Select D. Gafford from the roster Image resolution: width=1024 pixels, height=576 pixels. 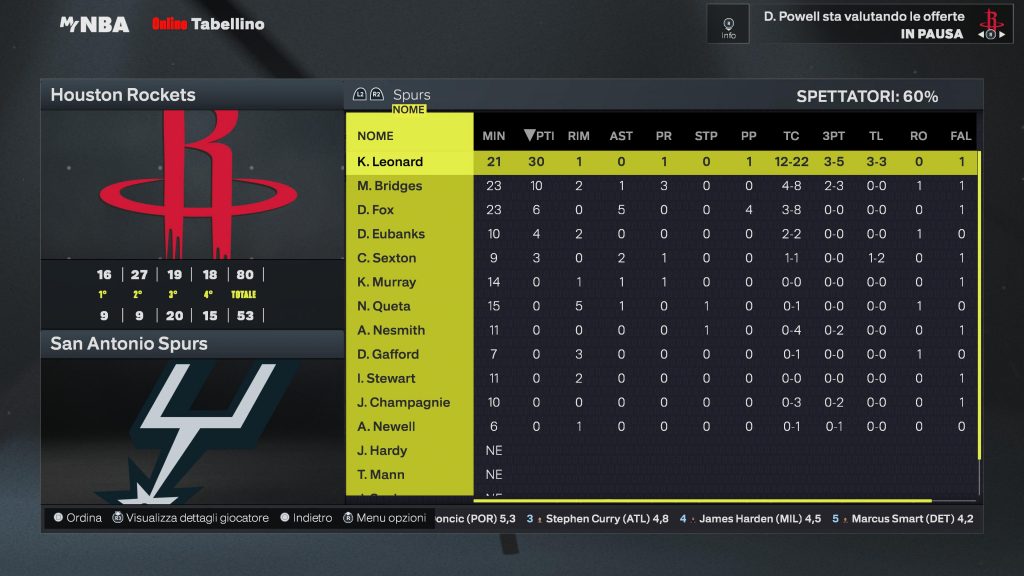click(x=388, y=354)
